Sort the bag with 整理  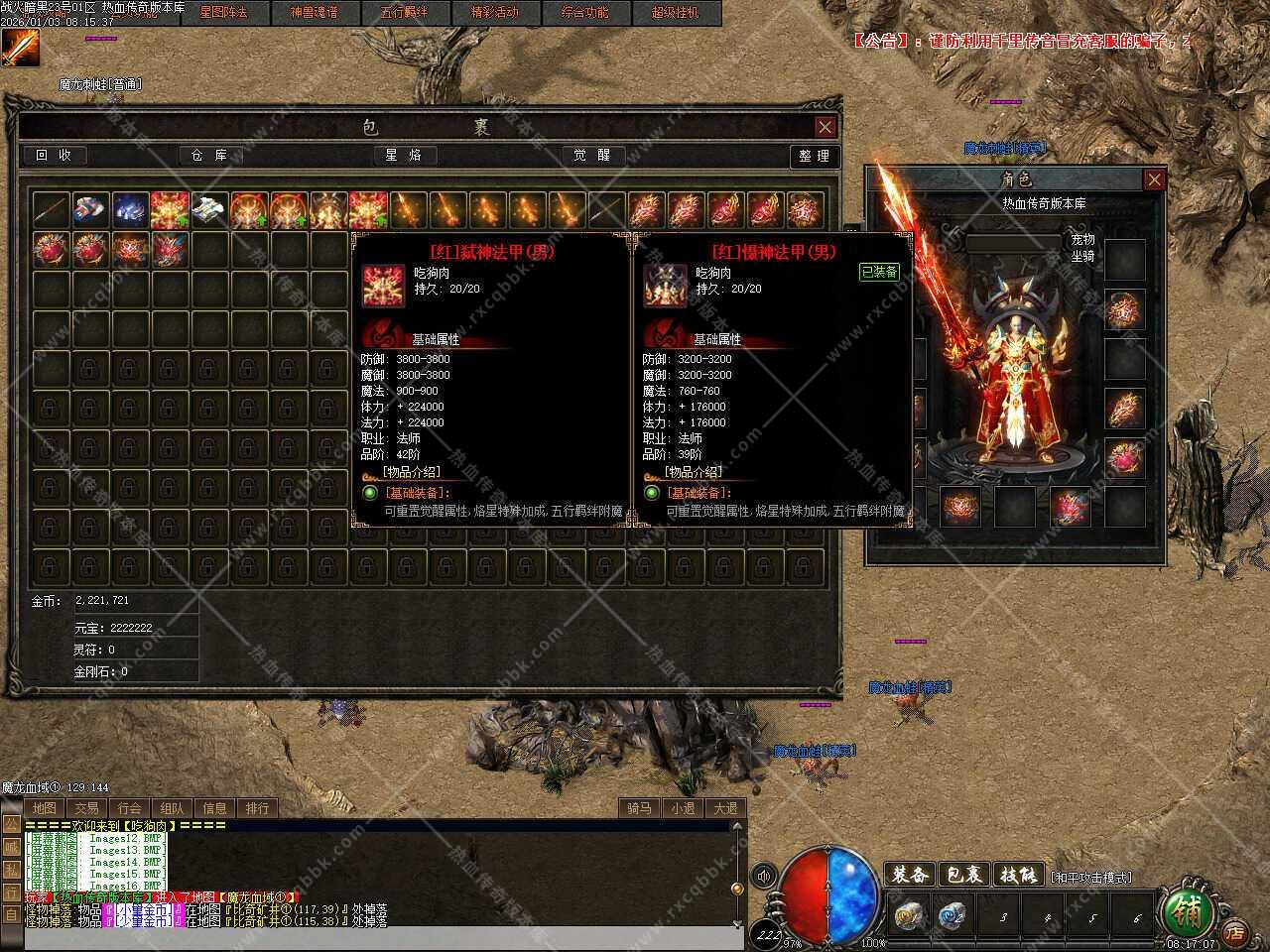click(x=814, y=157)
